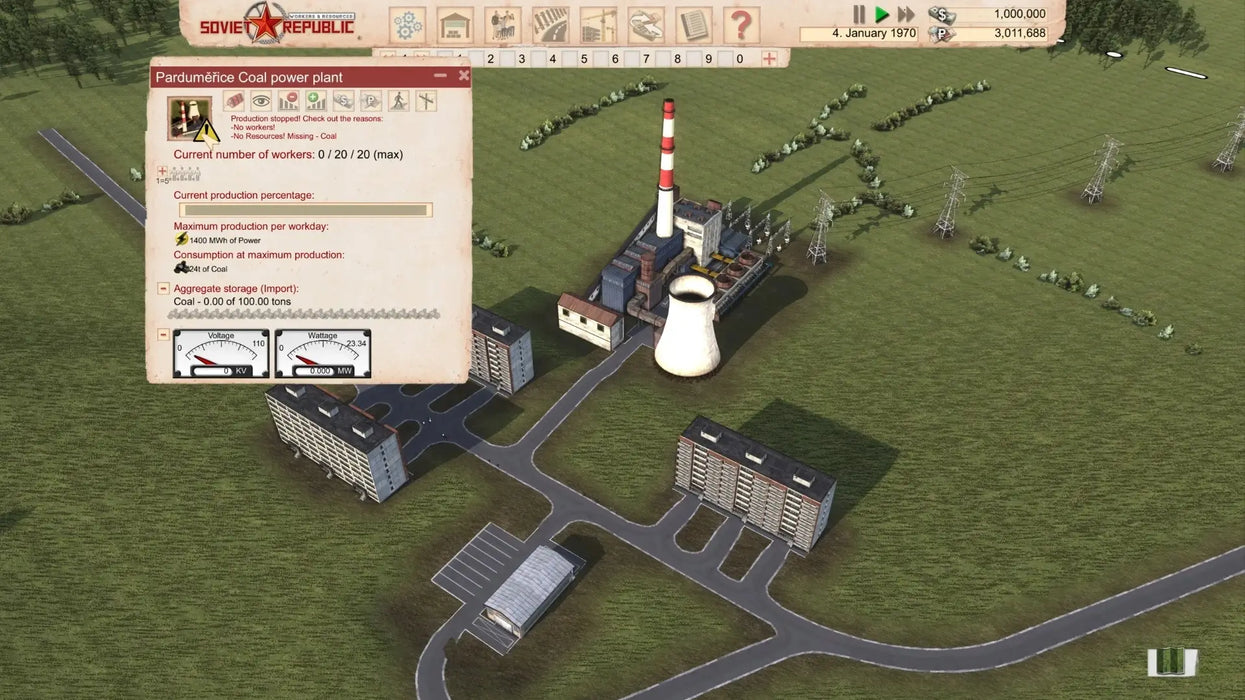Open the crane construction sites menu

(x=598, y=25)
